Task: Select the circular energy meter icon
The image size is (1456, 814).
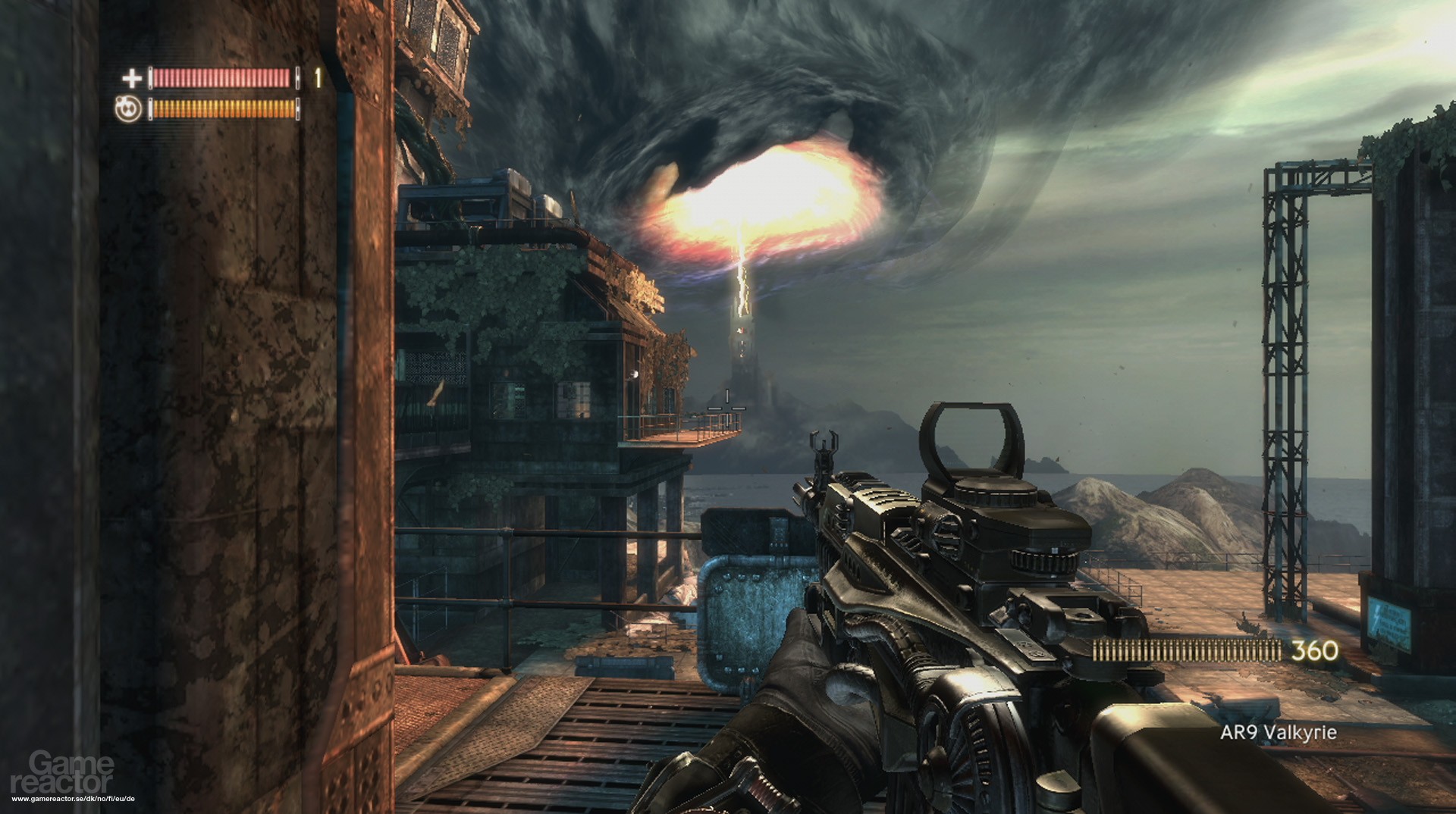Action: pos(129,108)
